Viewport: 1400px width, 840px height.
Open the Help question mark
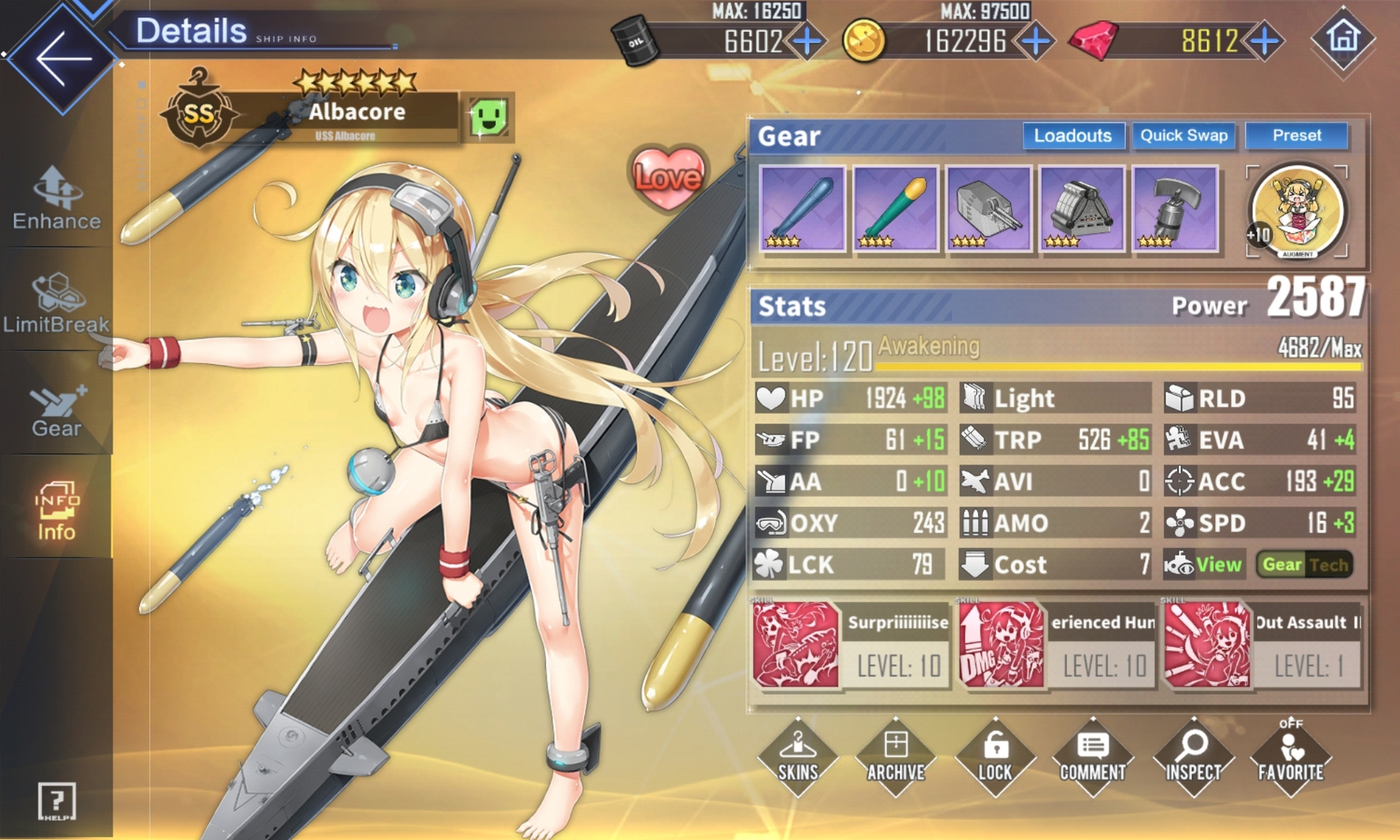56,801
